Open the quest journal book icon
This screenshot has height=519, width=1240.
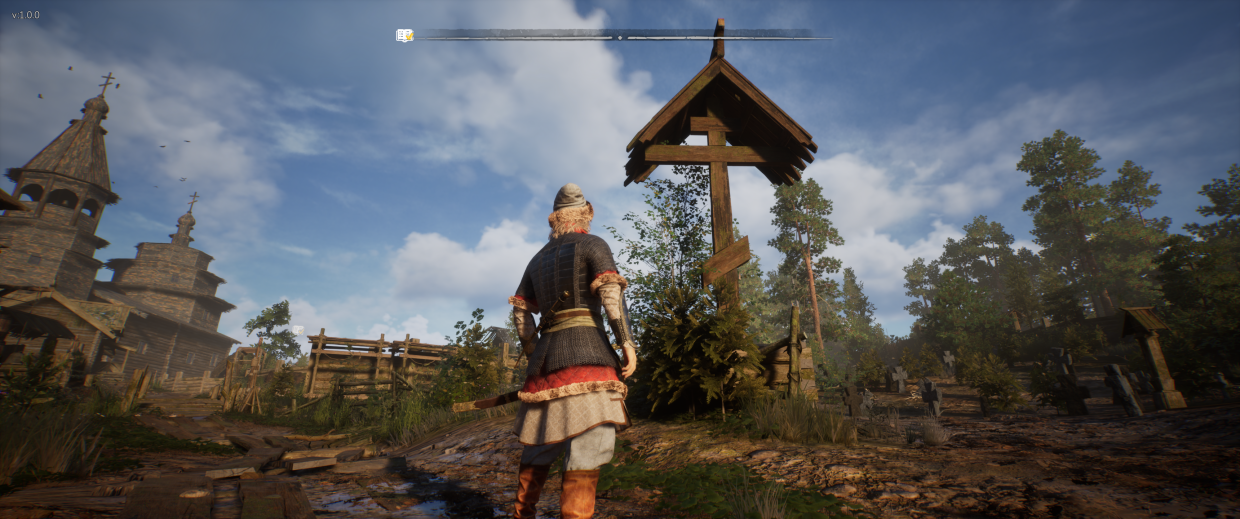tap(404, 36)
